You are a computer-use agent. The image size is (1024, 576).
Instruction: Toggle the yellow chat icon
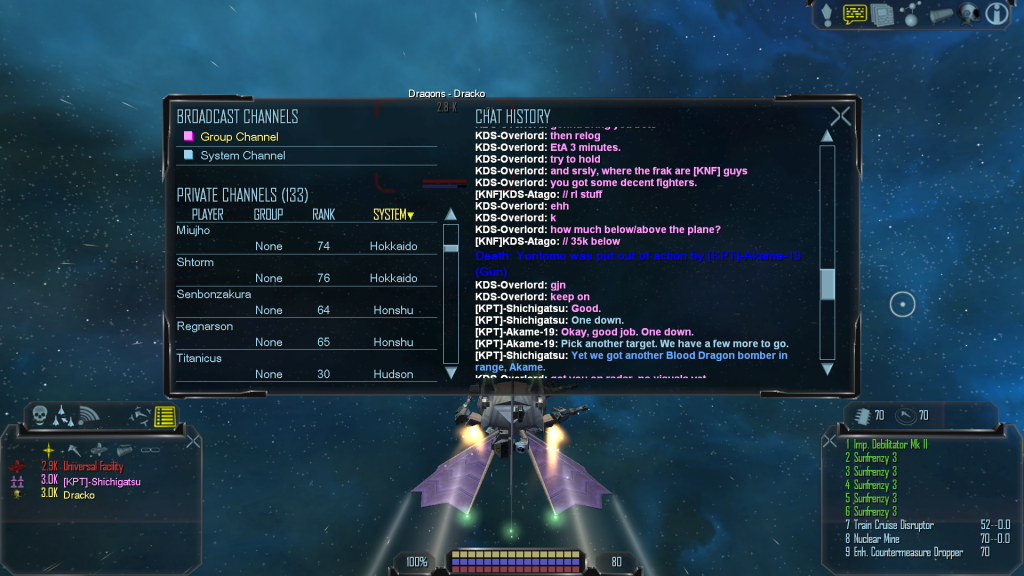tap(854, 14)
